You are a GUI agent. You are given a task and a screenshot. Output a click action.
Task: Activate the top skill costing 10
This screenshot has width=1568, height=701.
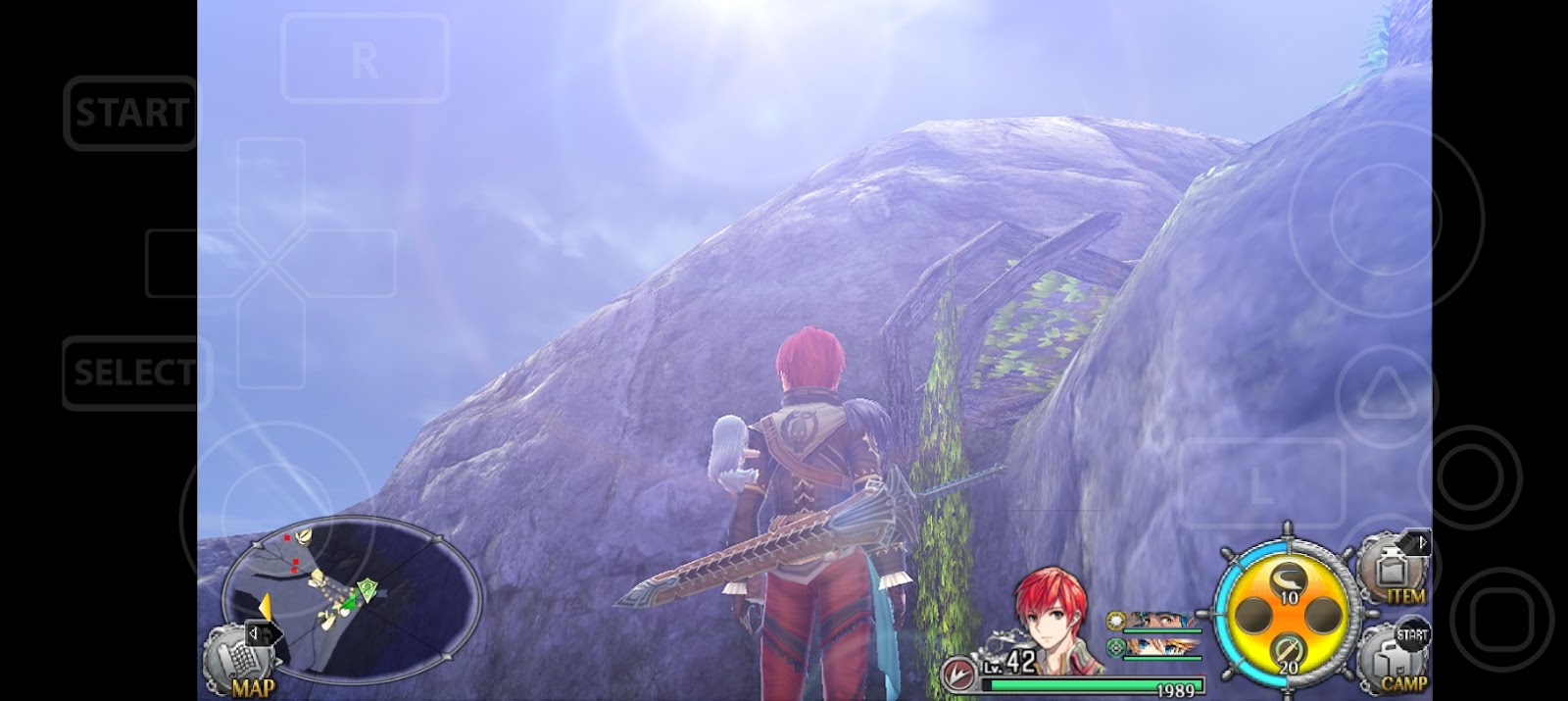pos(1287,583)
